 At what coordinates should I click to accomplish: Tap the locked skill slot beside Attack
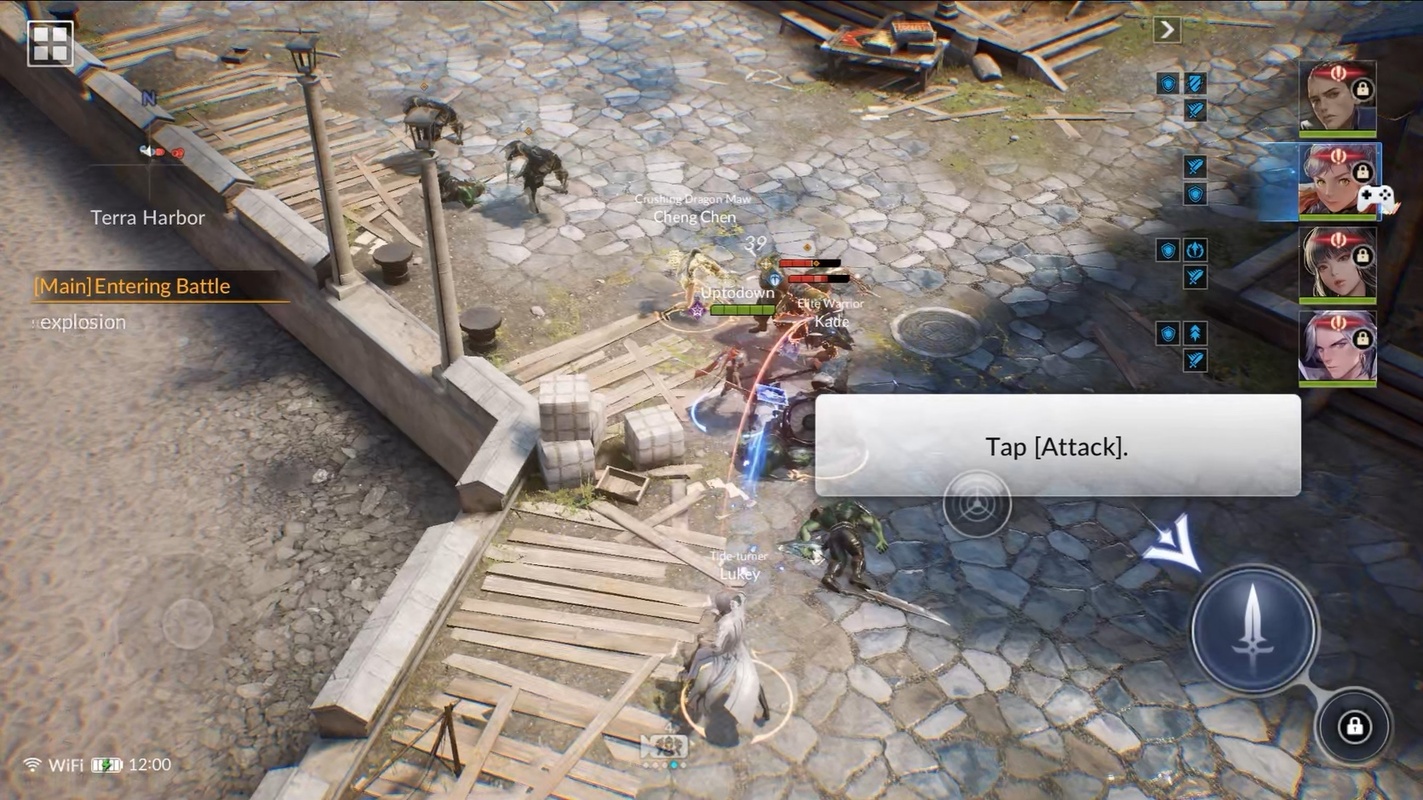(x=1354, y=727)
